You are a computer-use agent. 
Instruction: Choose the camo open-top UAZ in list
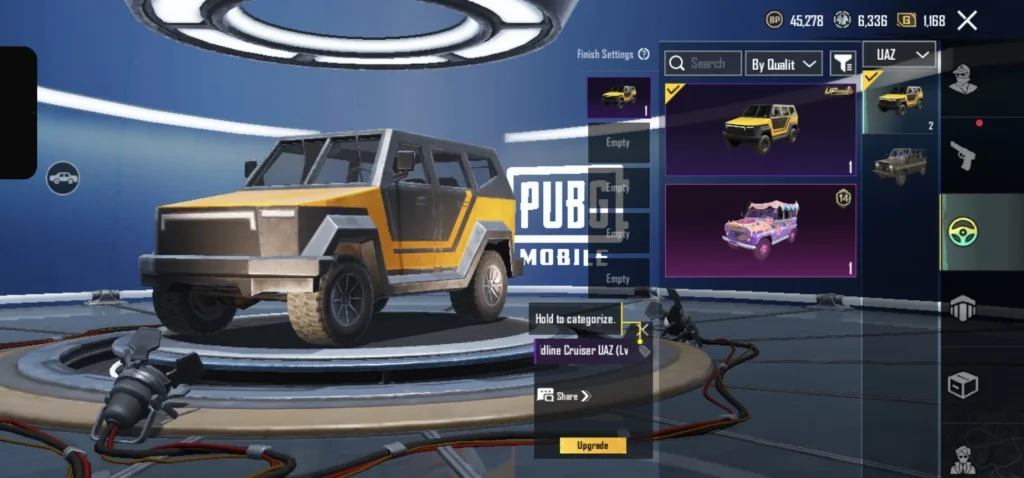(899, 165)
